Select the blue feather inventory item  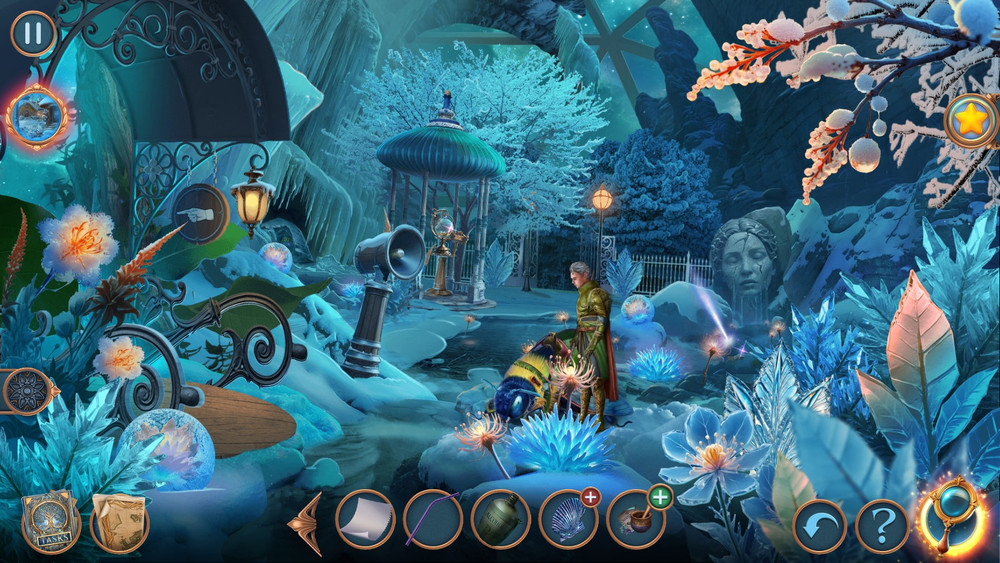coord(567,519)
